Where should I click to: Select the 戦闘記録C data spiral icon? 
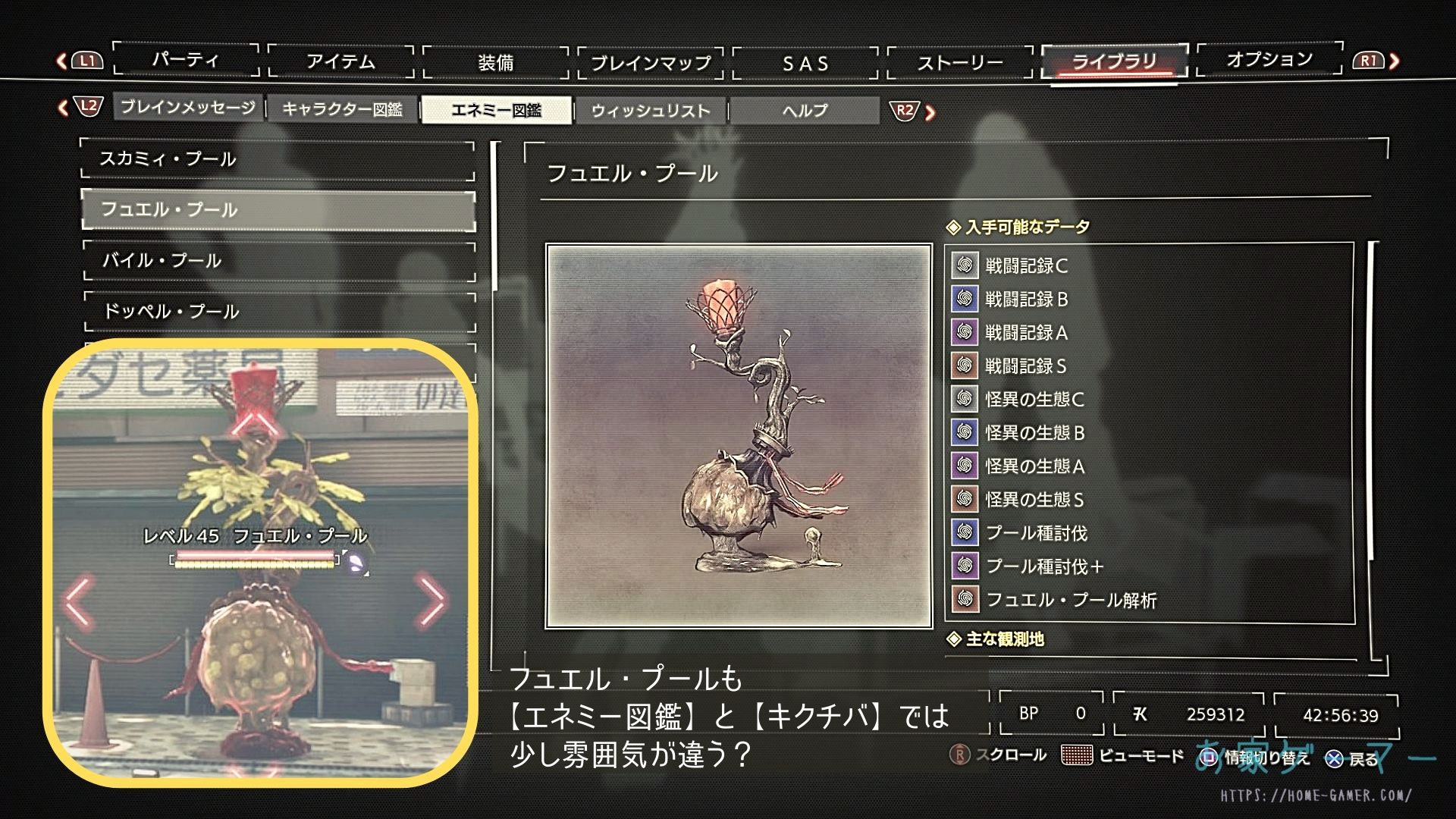tap(964, 266)
